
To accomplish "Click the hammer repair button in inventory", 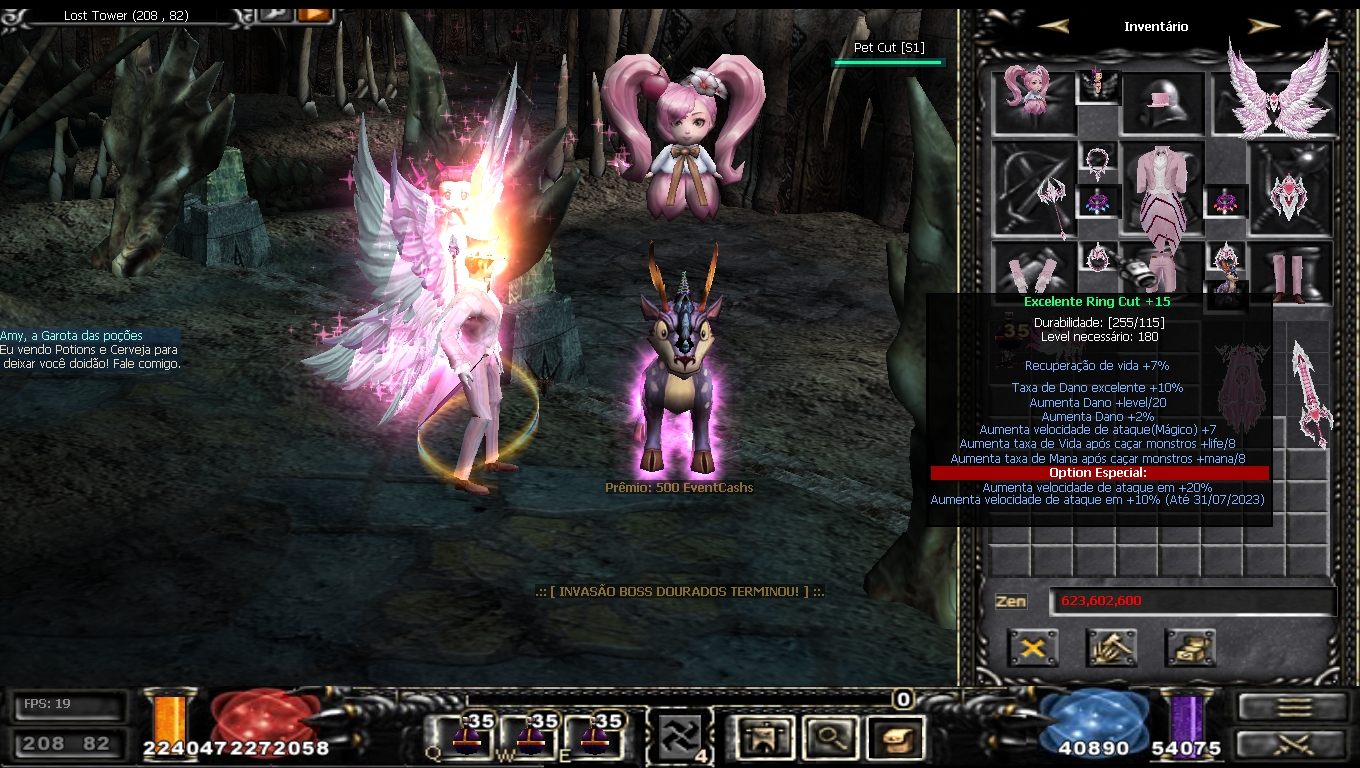I will (1111, 648).
